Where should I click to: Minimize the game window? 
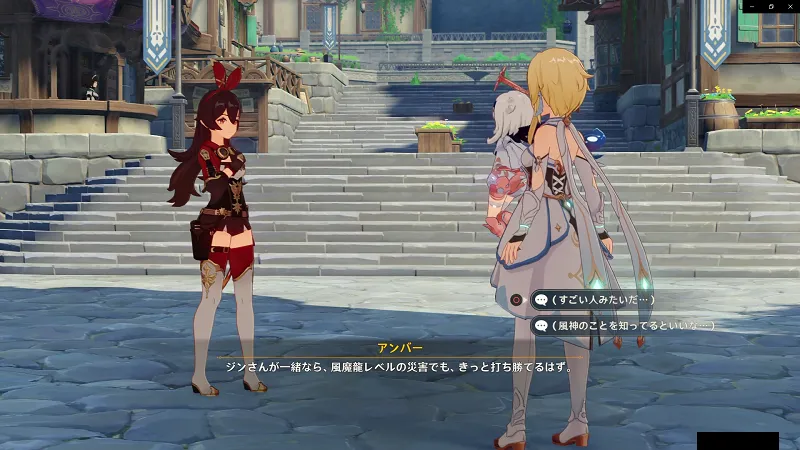click(x=753, y=7)
